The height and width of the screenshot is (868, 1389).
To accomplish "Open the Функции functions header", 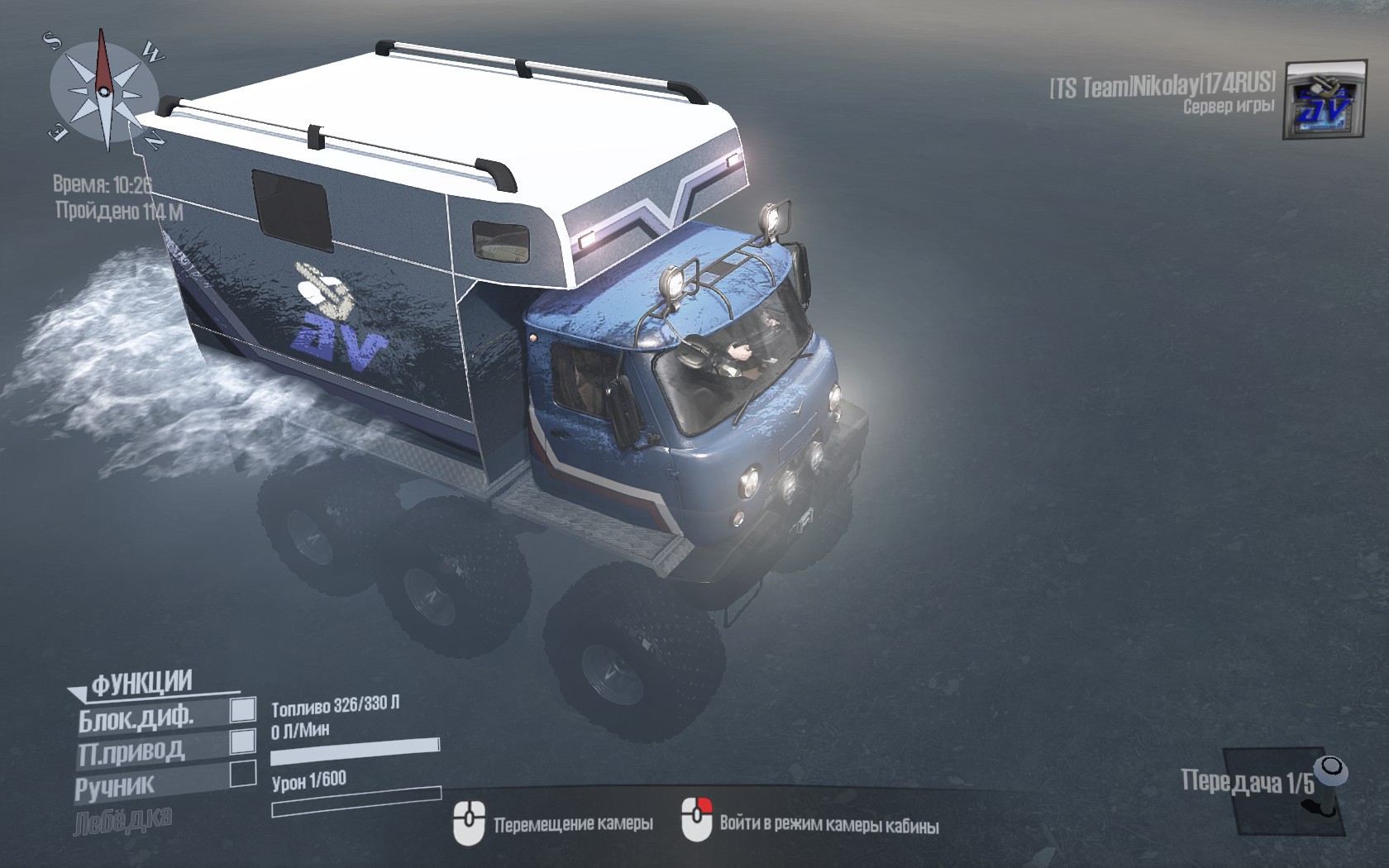I will tap(141, 683).
